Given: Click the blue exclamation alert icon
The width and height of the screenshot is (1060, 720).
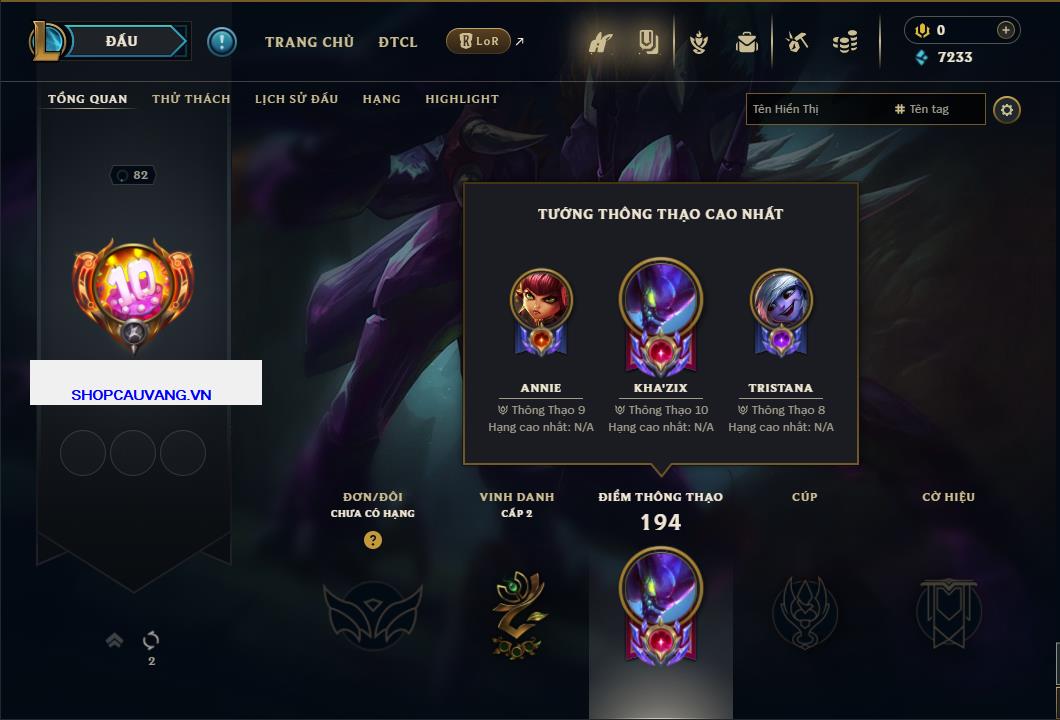Looking at the screenshot, I should [221, 41].
